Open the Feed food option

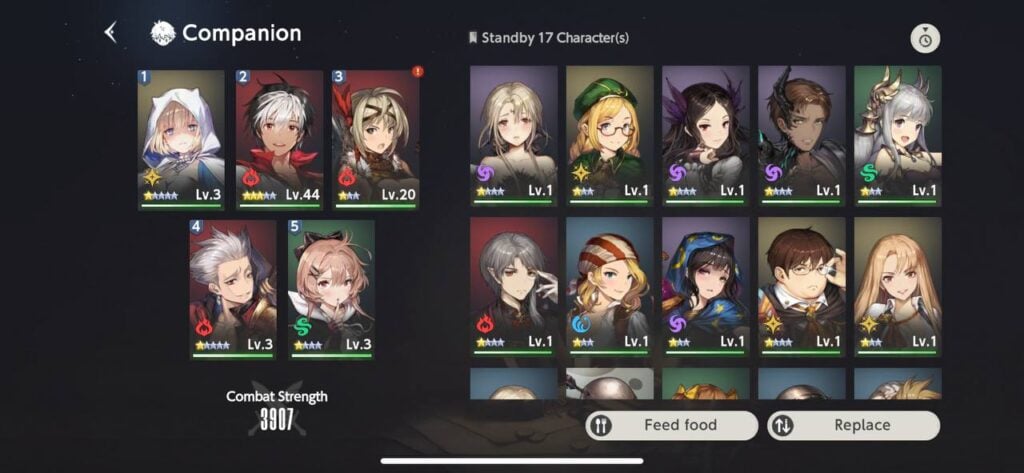pyautogui.click(x=671, y=425)
